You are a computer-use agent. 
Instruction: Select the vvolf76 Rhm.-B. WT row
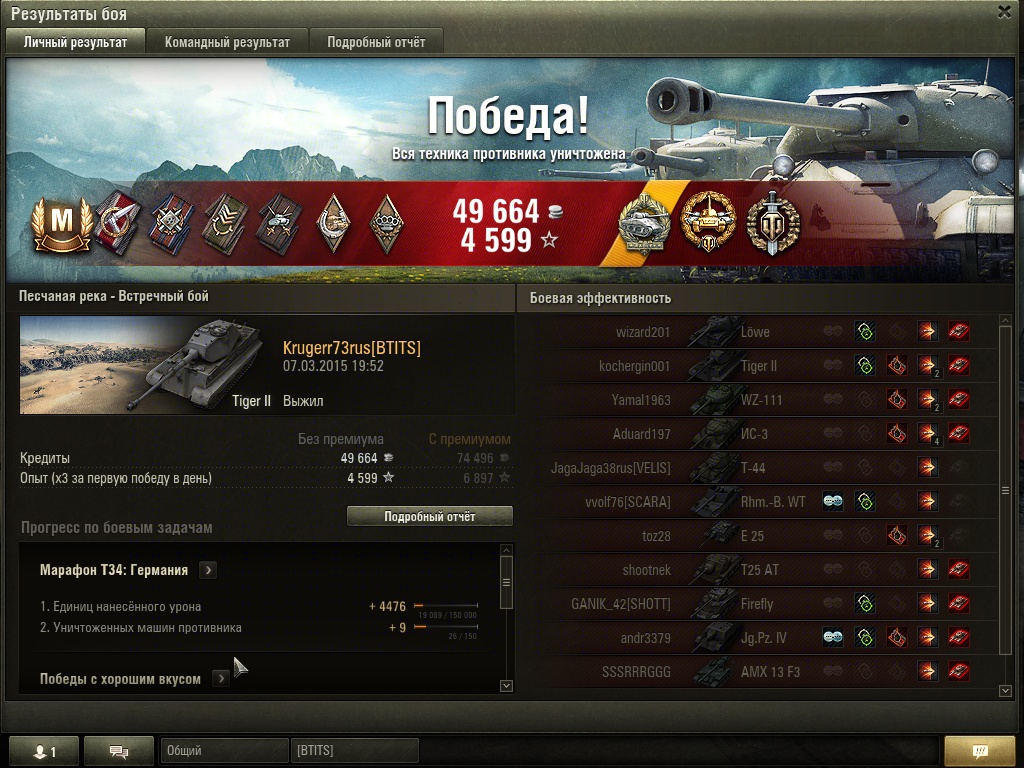(760, 502)
